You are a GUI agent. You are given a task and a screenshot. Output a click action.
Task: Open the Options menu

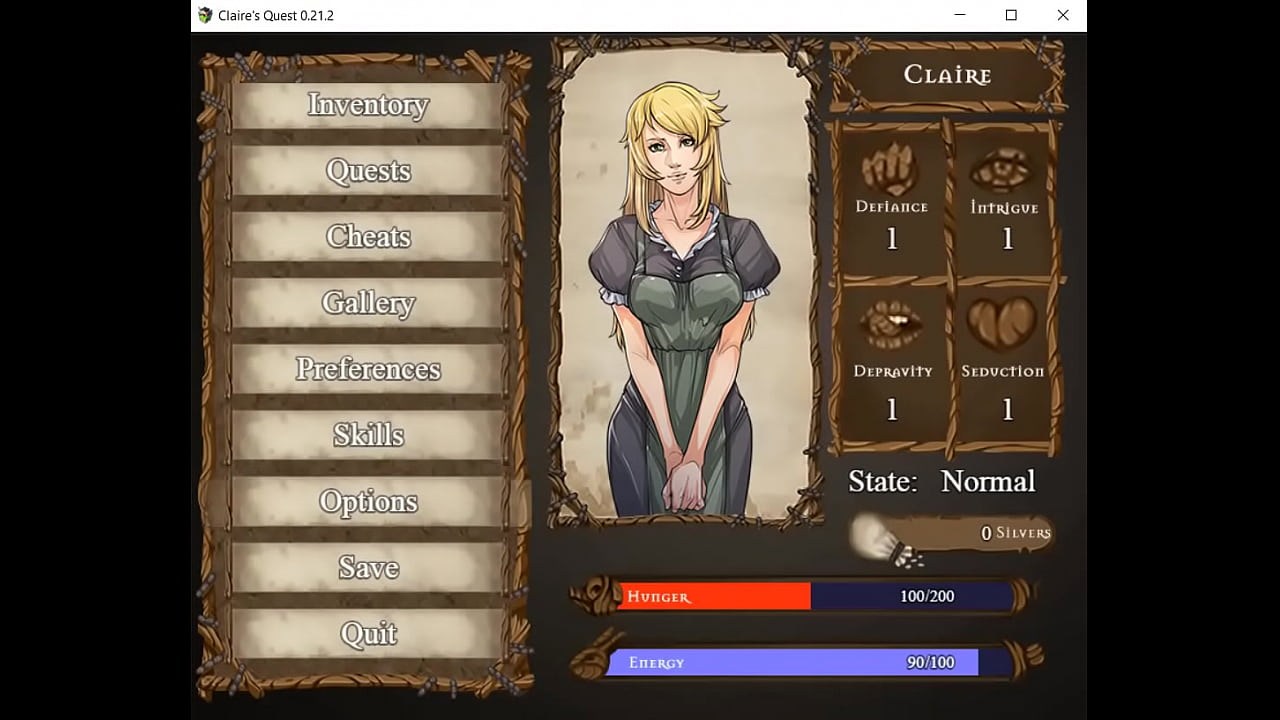pos(368,501)
